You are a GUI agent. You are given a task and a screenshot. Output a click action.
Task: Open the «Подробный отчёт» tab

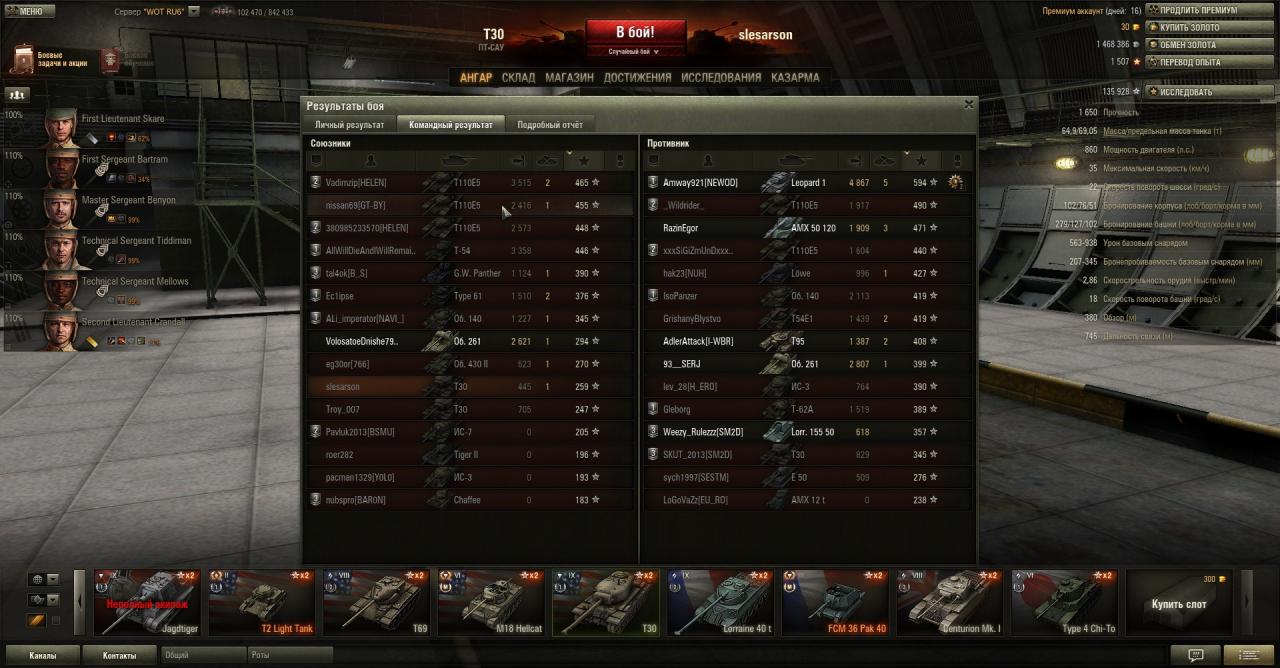(549, 125)
